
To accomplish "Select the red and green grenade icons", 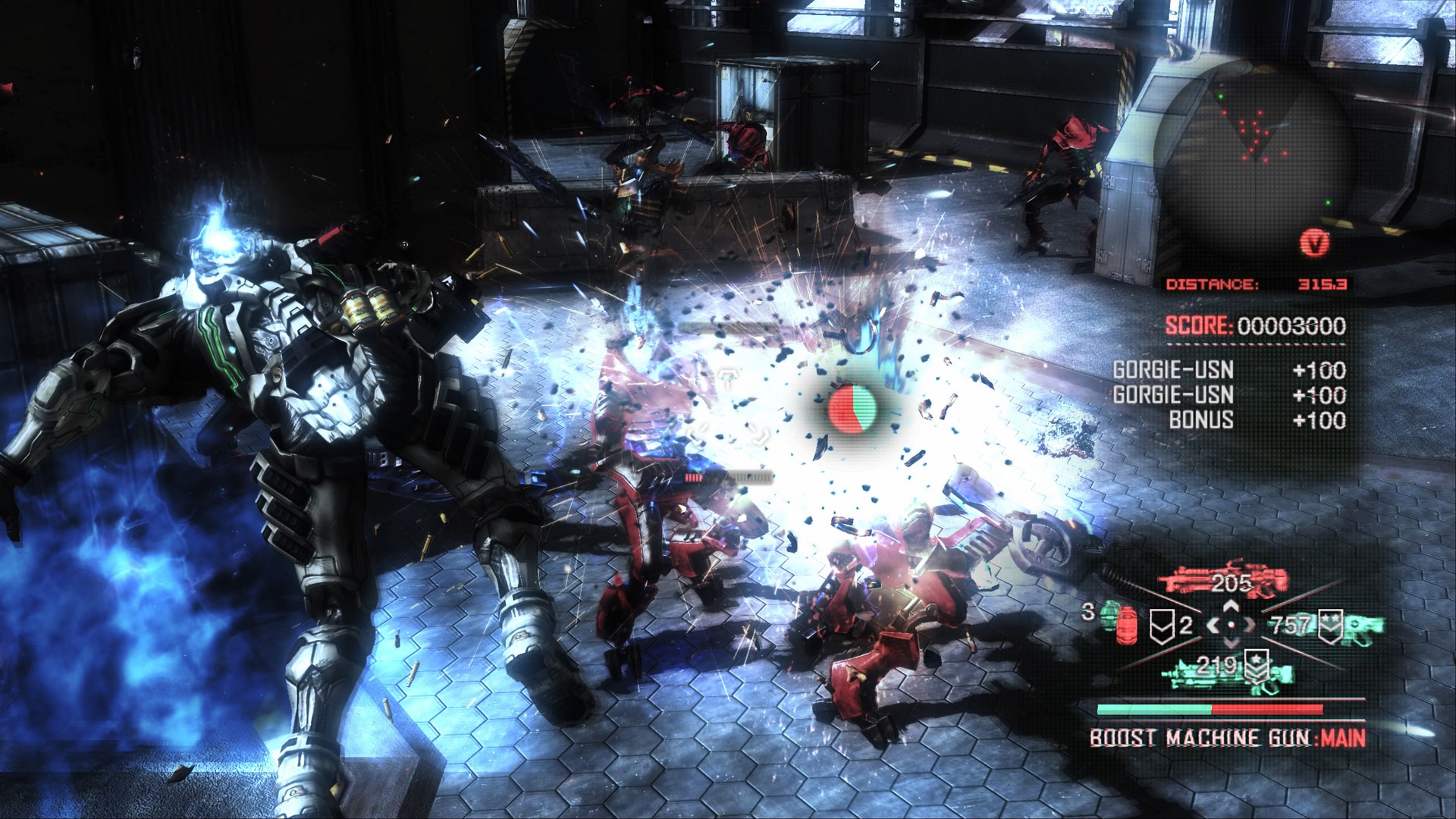I will pyautogui.click(x=1118, y=623).
